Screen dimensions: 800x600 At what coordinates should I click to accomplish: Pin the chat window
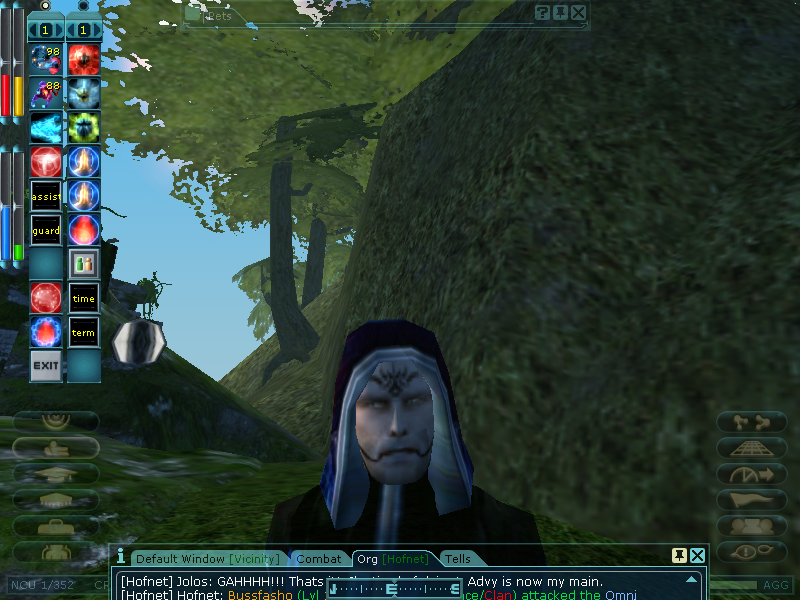(680, 555)
